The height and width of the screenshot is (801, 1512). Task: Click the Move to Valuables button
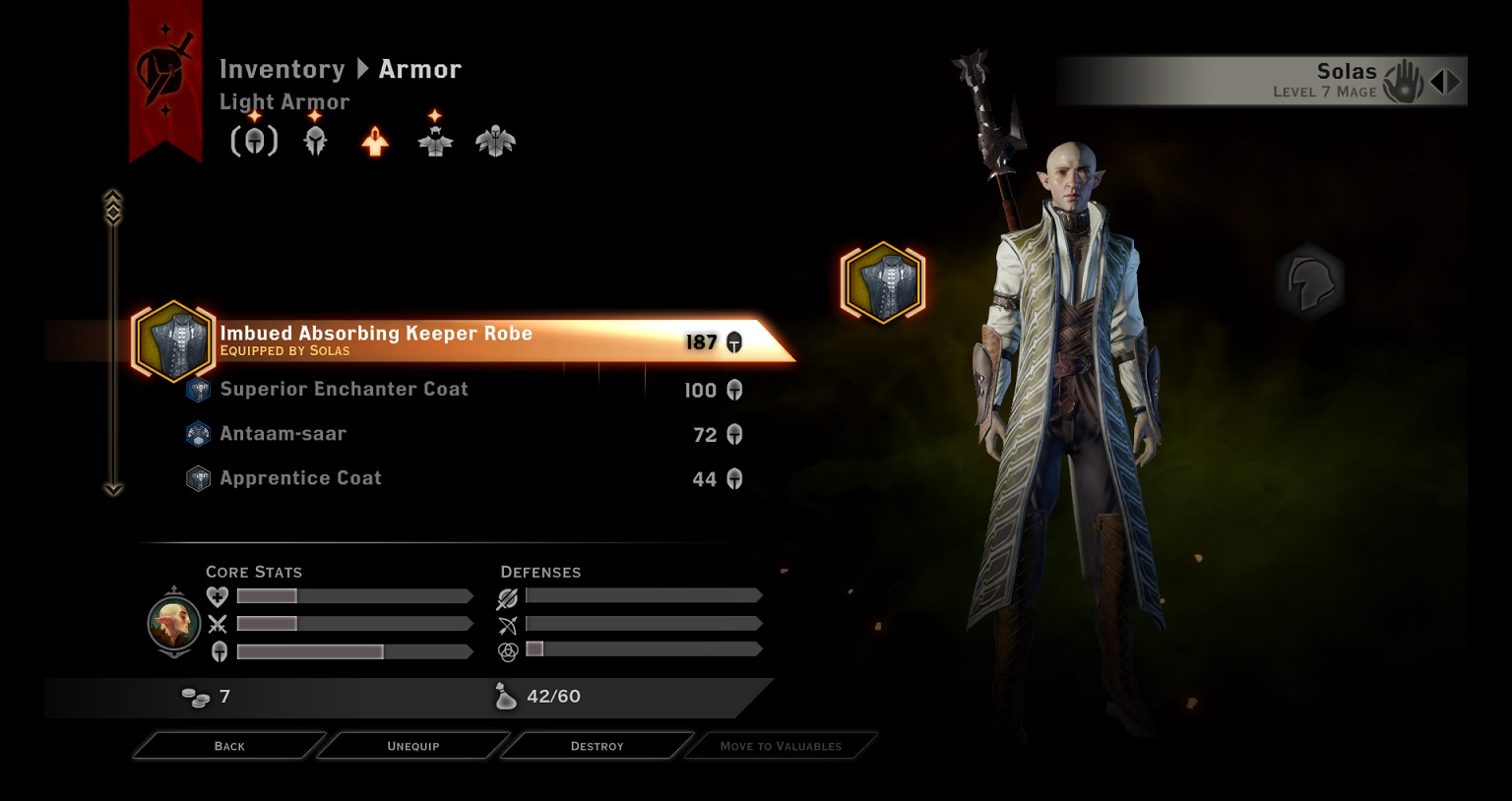pos(781,746)
